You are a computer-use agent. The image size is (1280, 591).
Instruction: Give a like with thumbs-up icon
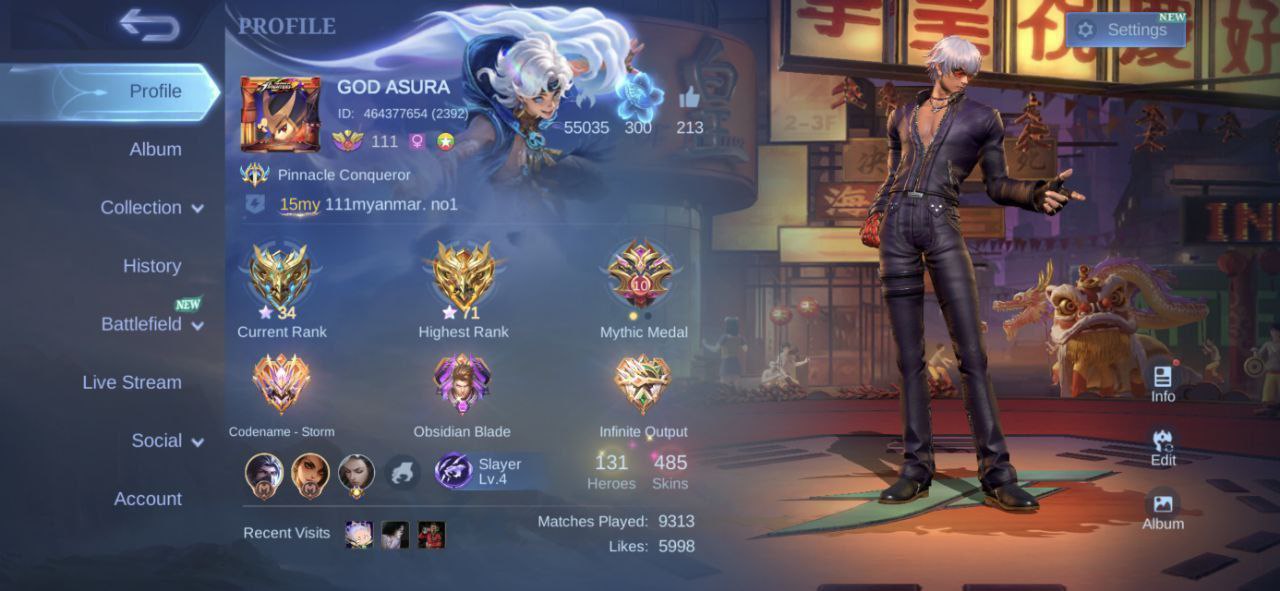(x=689, y=98)
